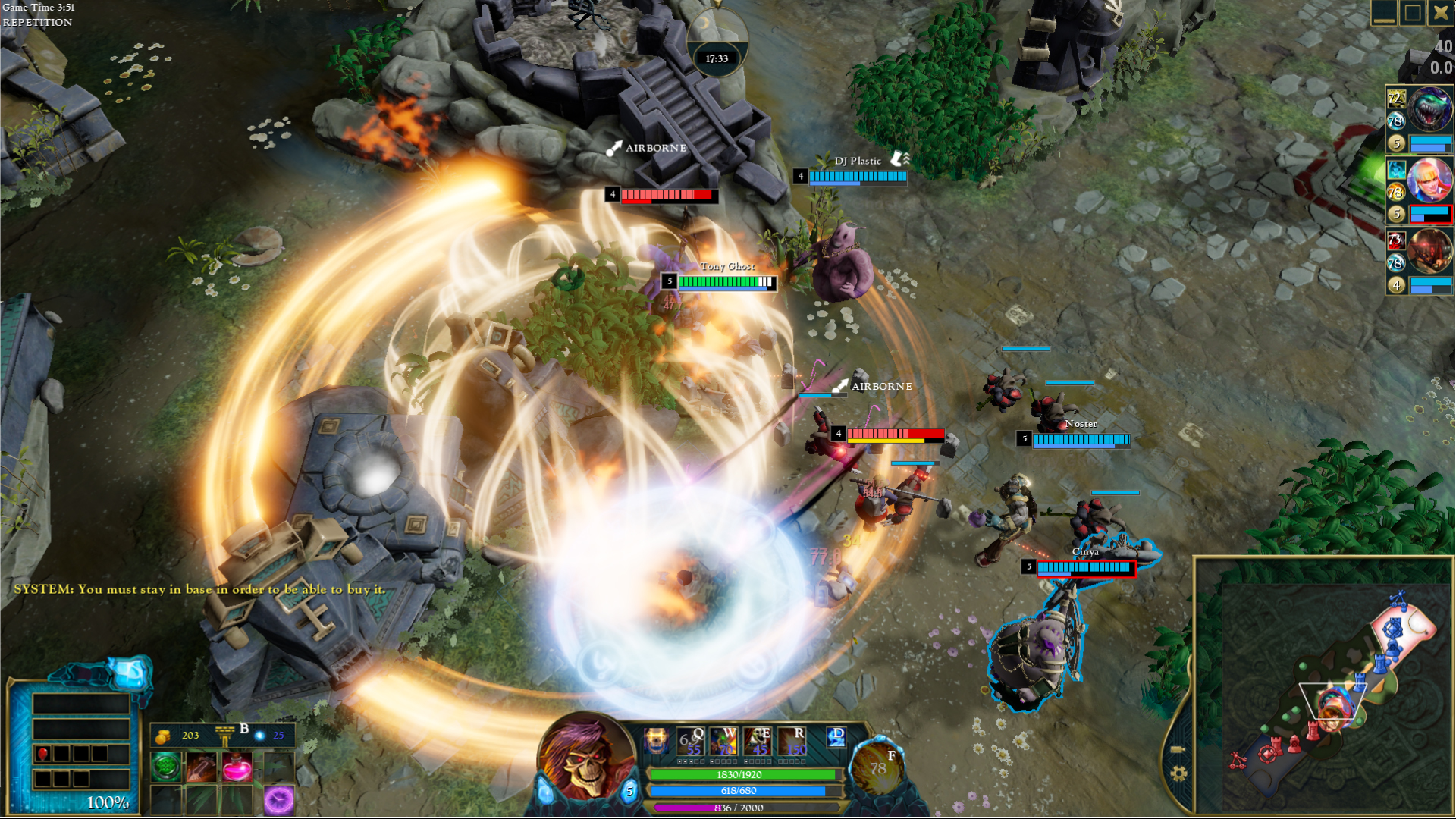
Task: Activate the purple clock inventory item
Action: (x=278, y=801)
